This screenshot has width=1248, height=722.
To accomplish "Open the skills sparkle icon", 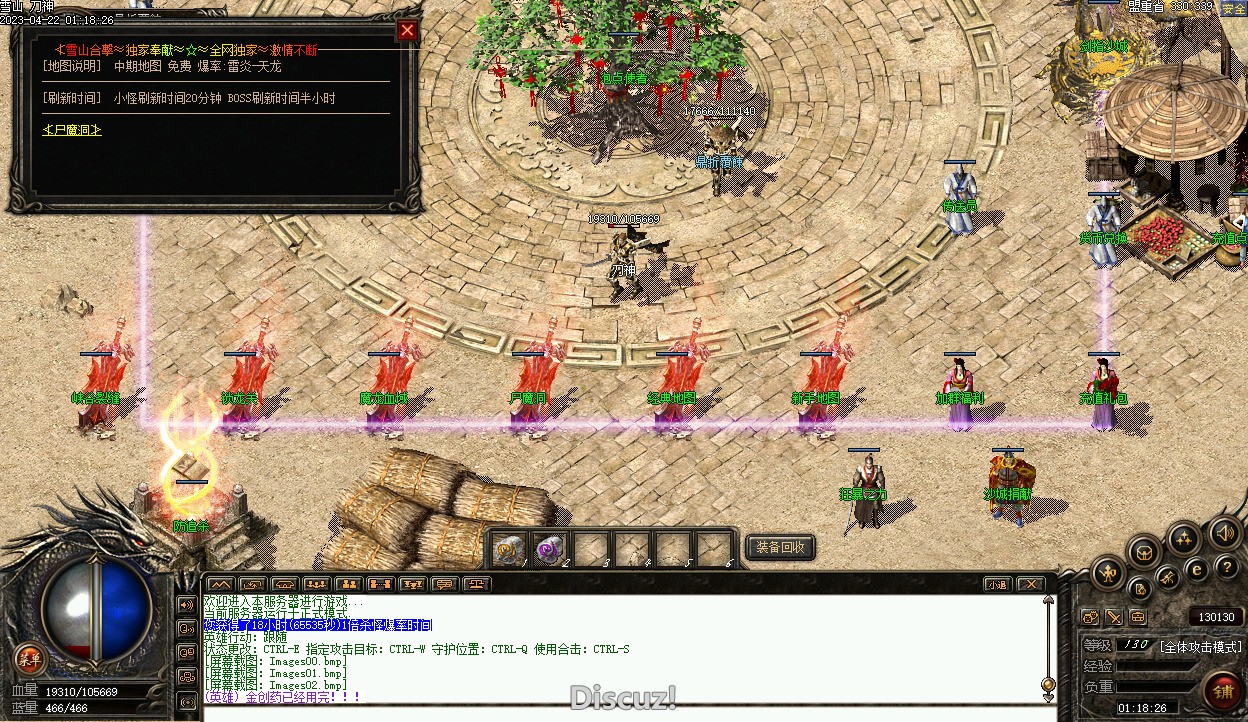I will [1184, 539].
